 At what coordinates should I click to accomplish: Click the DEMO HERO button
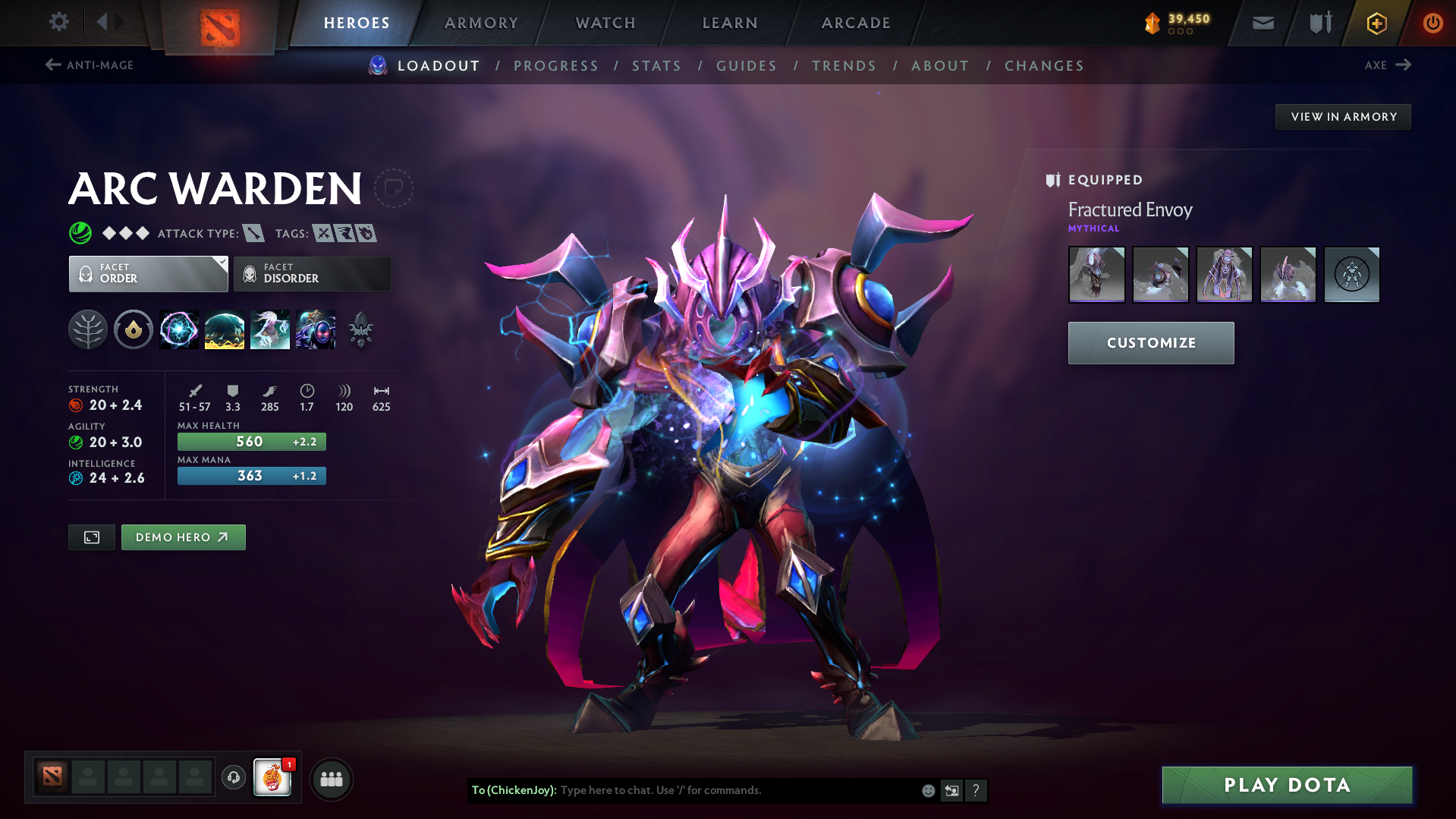183,537
